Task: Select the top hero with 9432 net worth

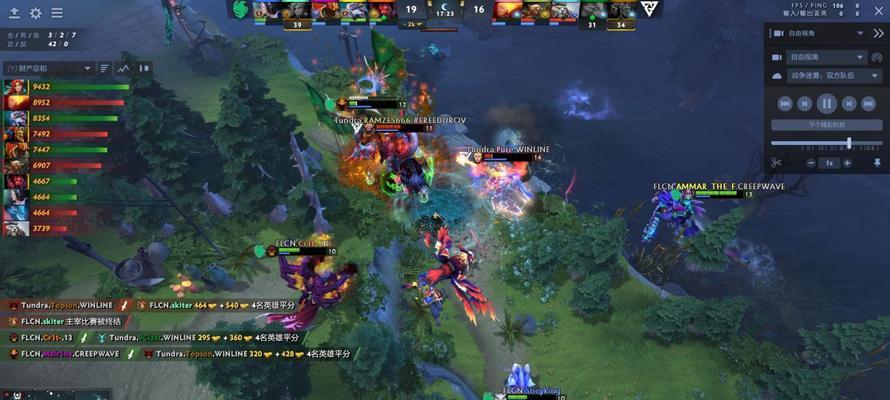Action: [16, 87]
